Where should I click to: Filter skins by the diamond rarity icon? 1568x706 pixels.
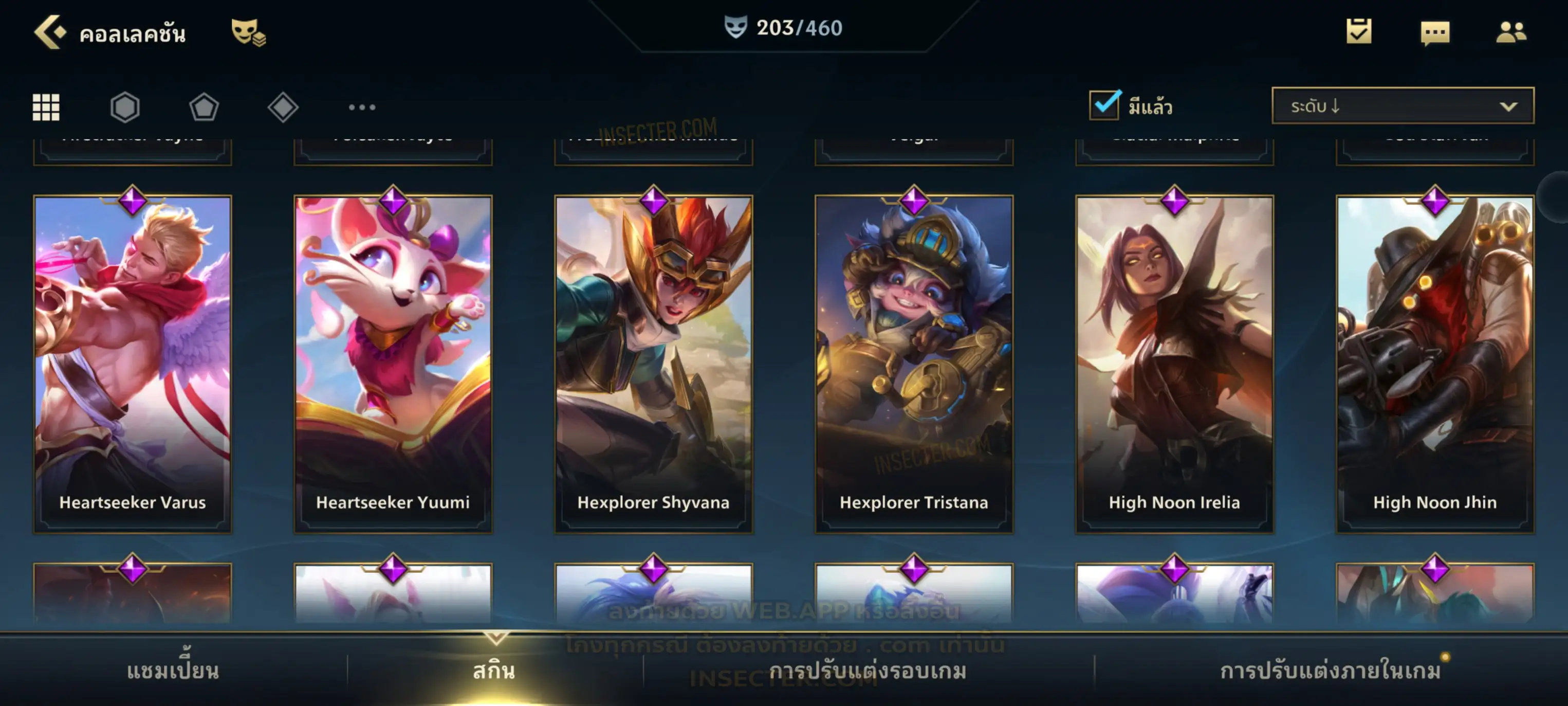pyautogui.click(x=283, y=107)
